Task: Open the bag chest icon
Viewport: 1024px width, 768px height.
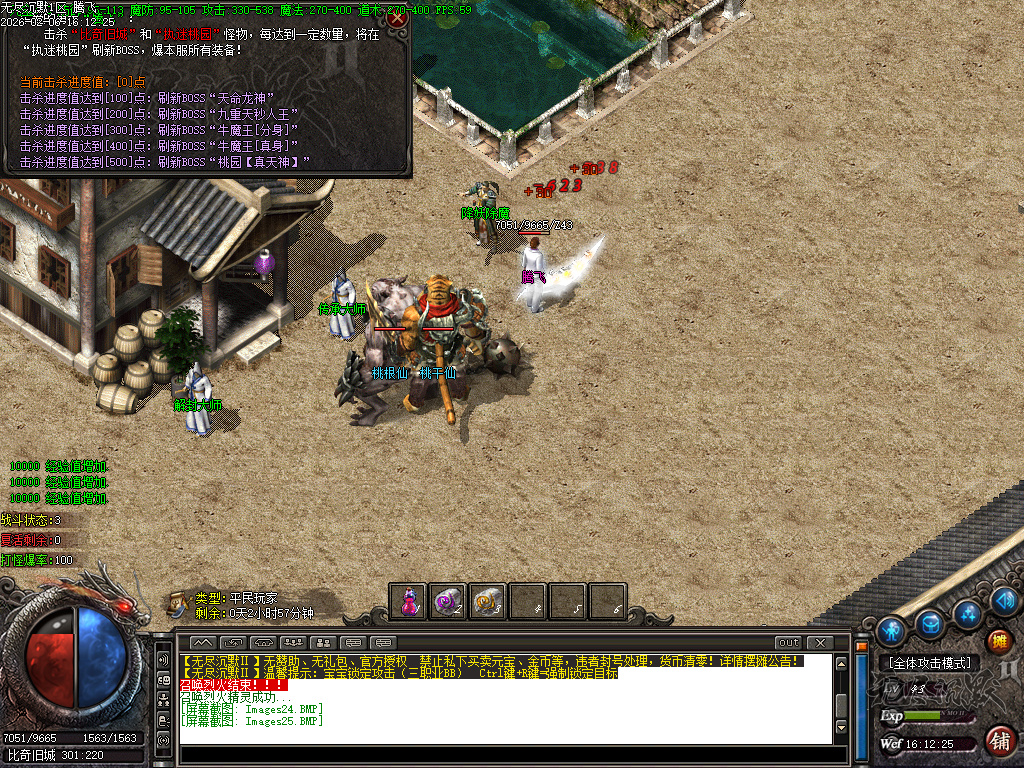Action: (x=930, y=624)
